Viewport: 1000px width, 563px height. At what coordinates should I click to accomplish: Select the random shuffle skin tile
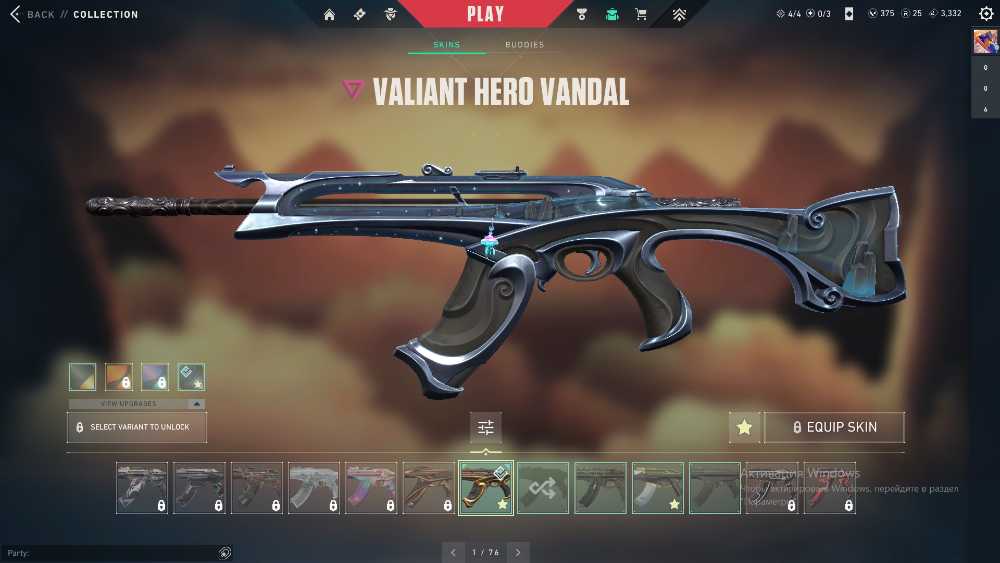543,488
